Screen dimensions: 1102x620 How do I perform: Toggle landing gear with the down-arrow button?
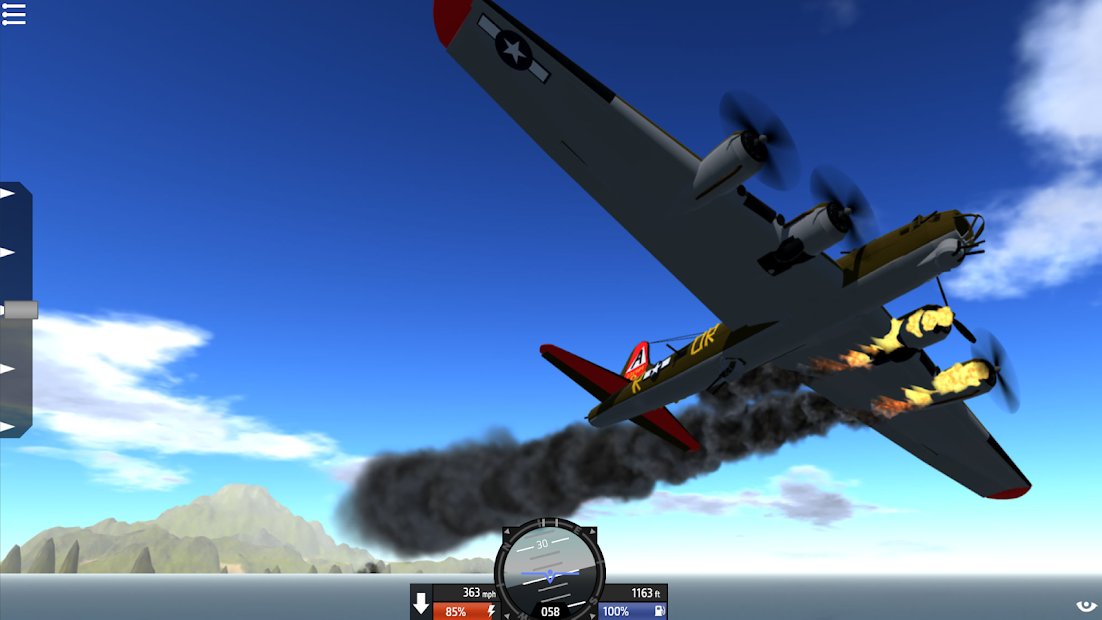pos(421,603)
